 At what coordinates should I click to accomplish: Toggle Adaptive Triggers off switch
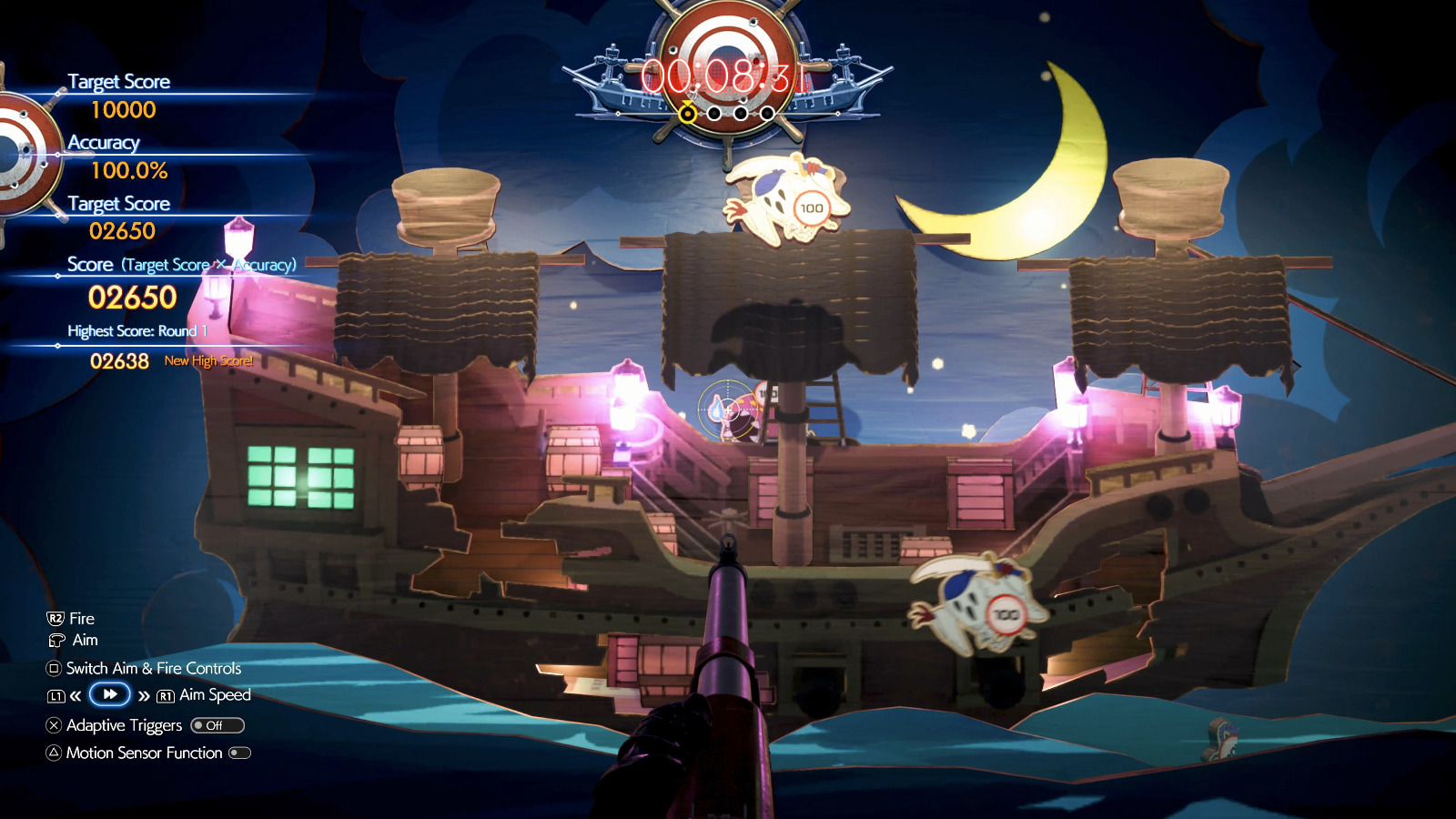(x=217, y=725)
